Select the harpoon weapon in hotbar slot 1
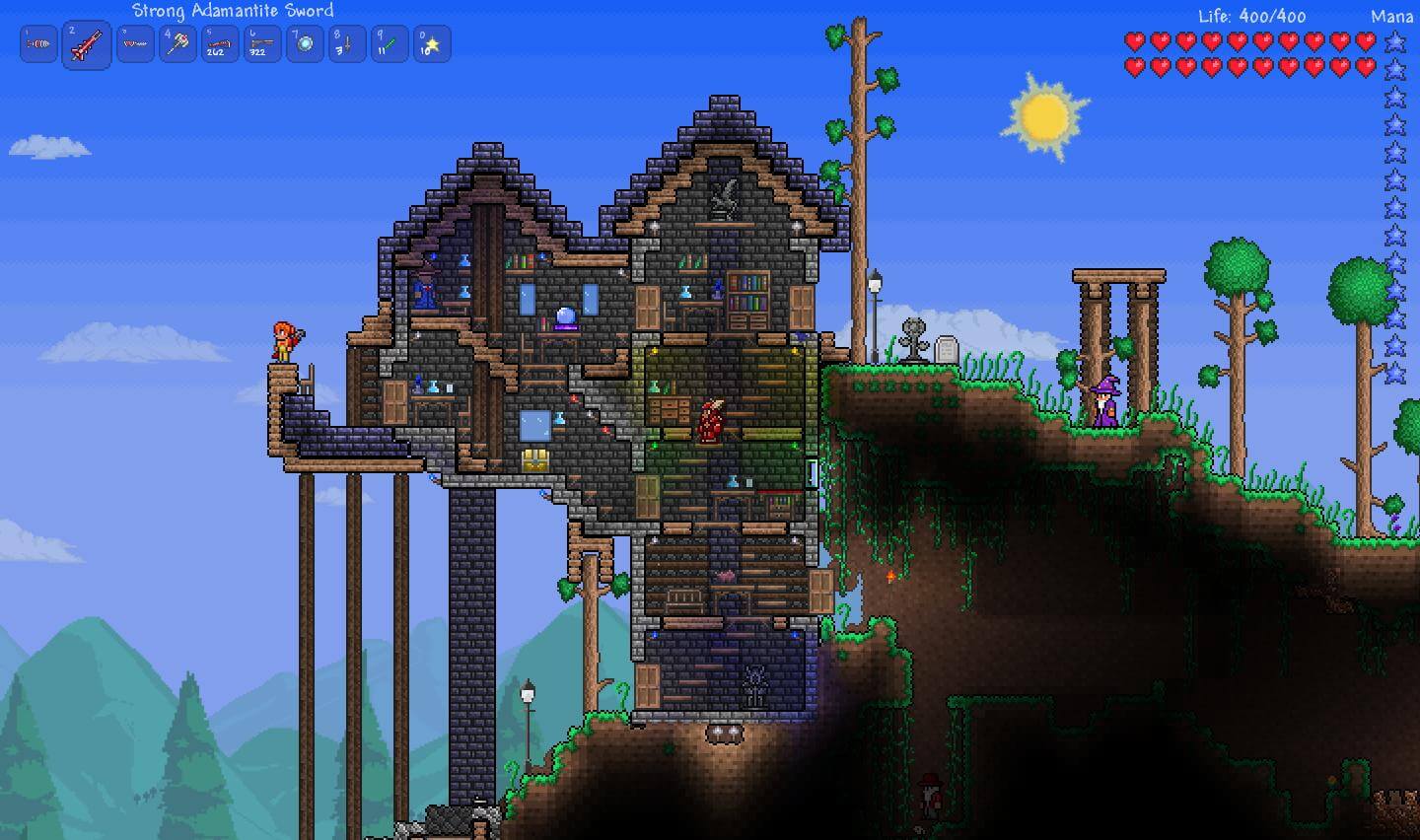1420x840 pixels. coord(38,43)
